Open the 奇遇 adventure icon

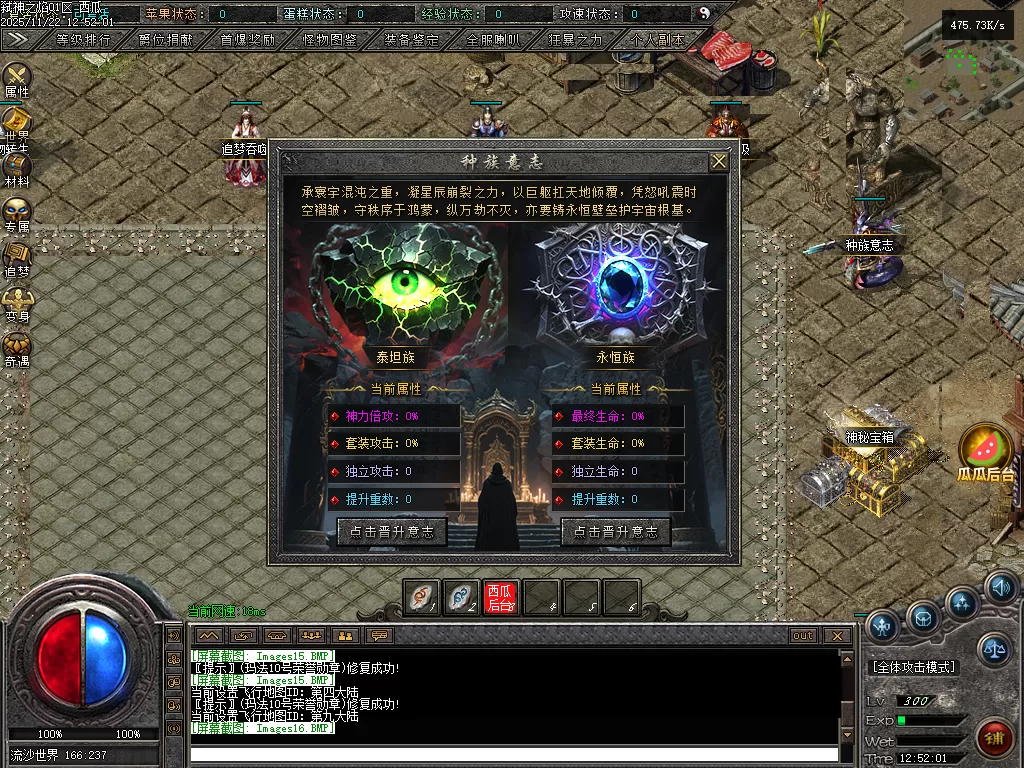click(x=17, y=346)
